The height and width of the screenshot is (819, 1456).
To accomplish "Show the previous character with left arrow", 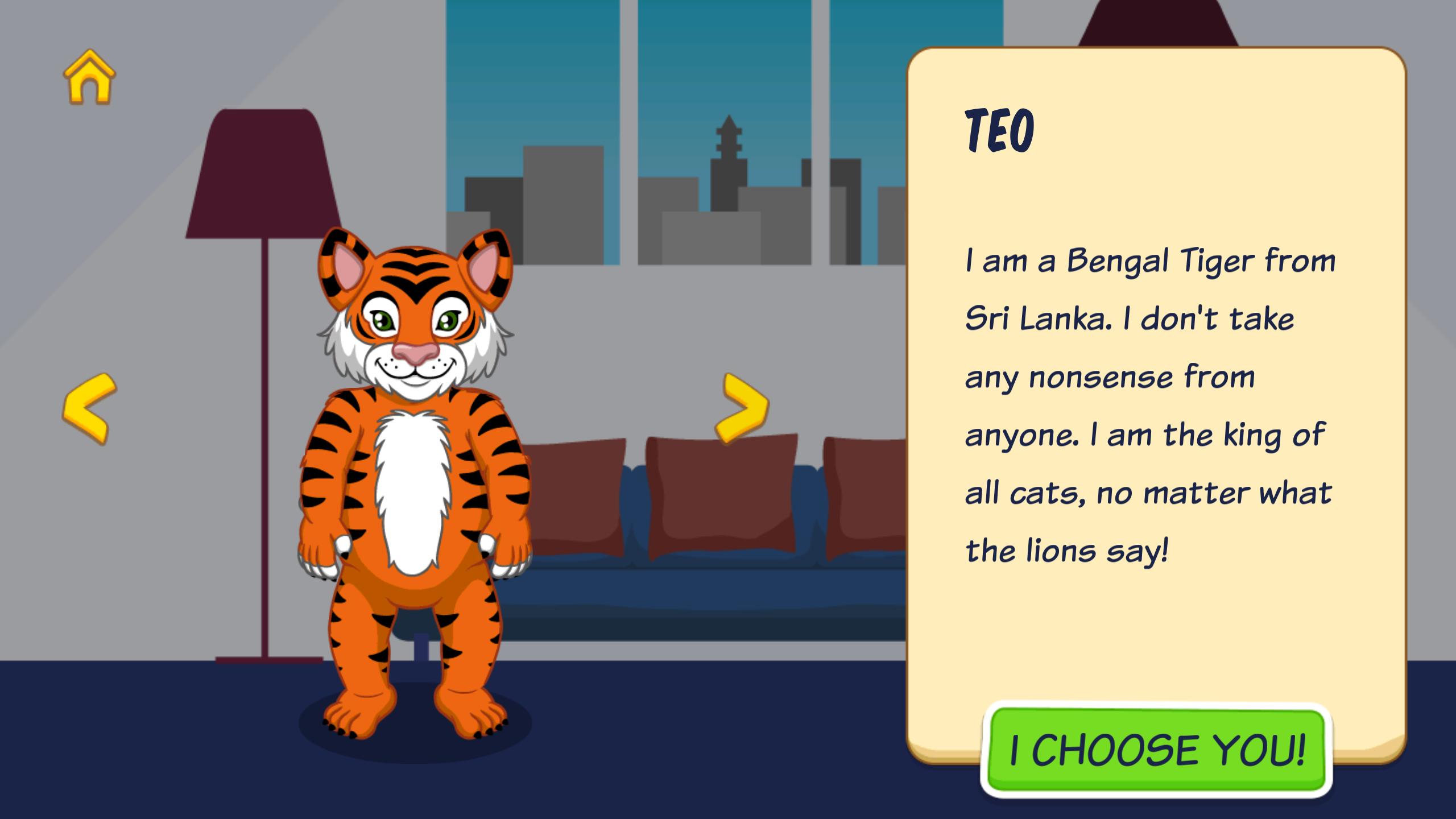I will 89,408.
